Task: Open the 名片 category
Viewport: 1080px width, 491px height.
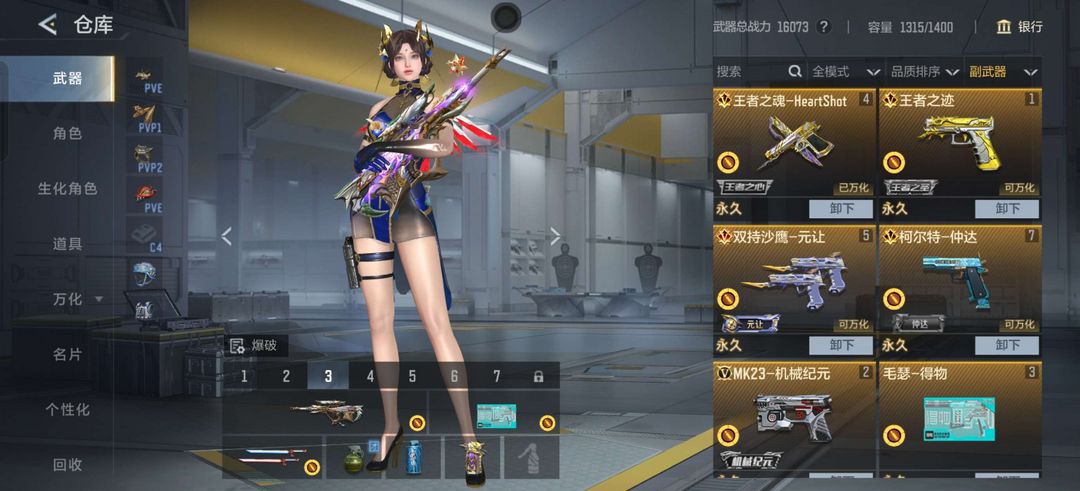Action: tap(67, 354)
